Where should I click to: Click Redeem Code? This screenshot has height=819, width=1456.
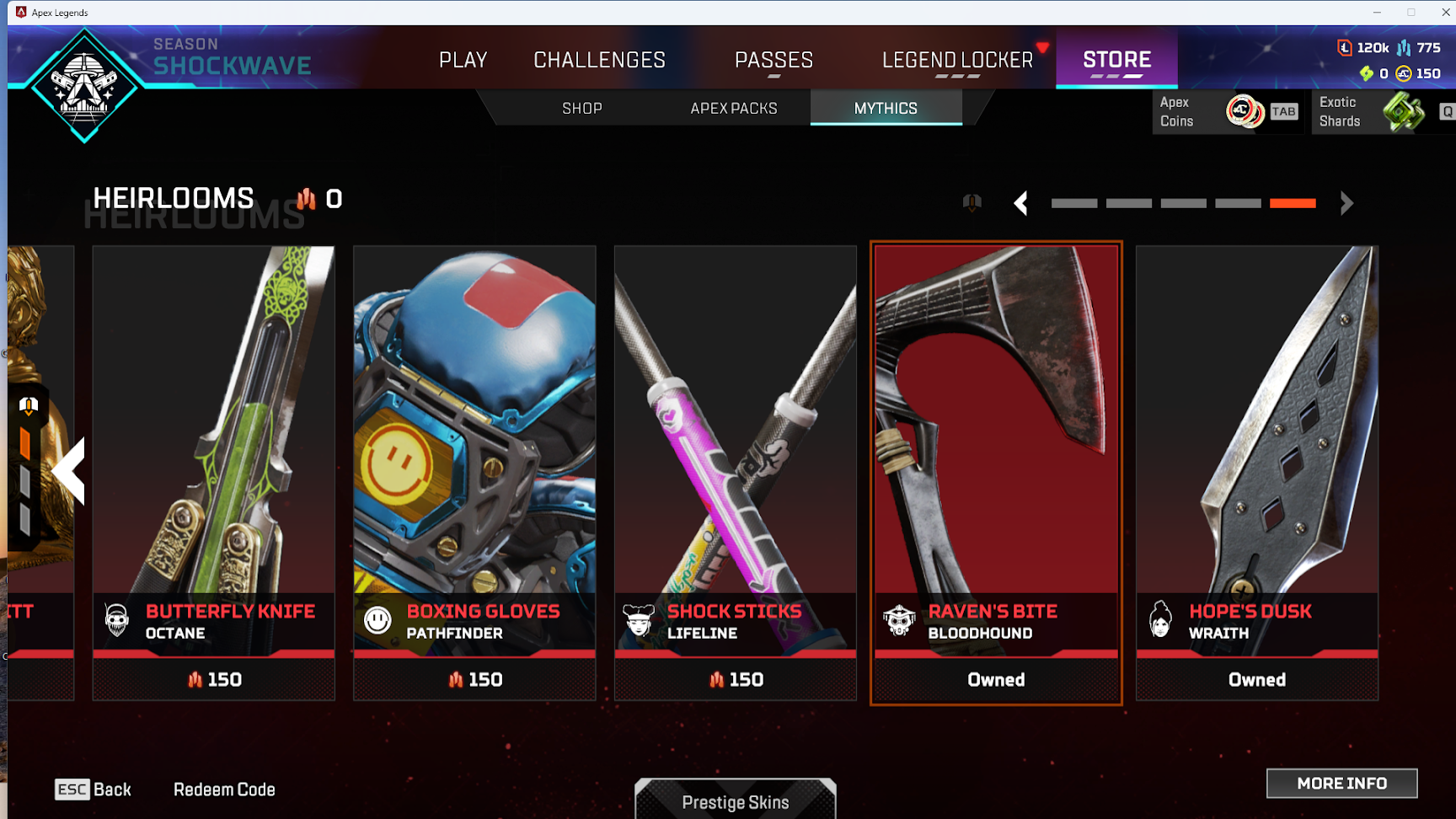point(224,790)
